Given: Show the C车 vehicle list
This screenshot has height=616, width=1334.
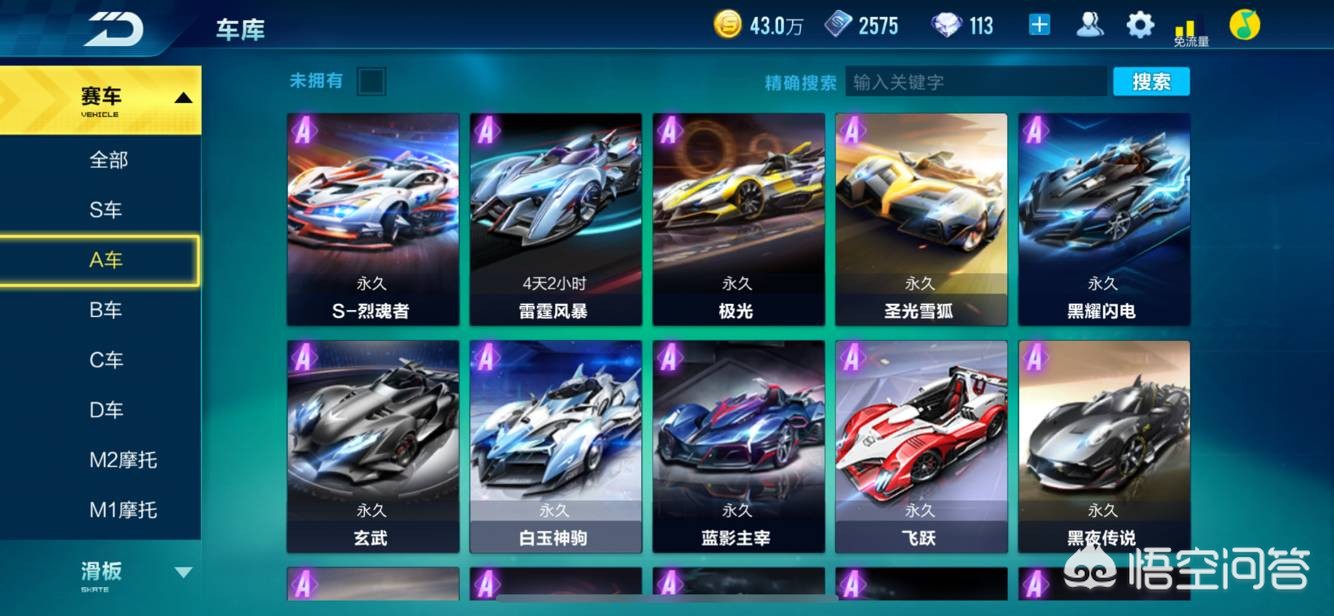Looking at the screenshot, I should point(105,360).
